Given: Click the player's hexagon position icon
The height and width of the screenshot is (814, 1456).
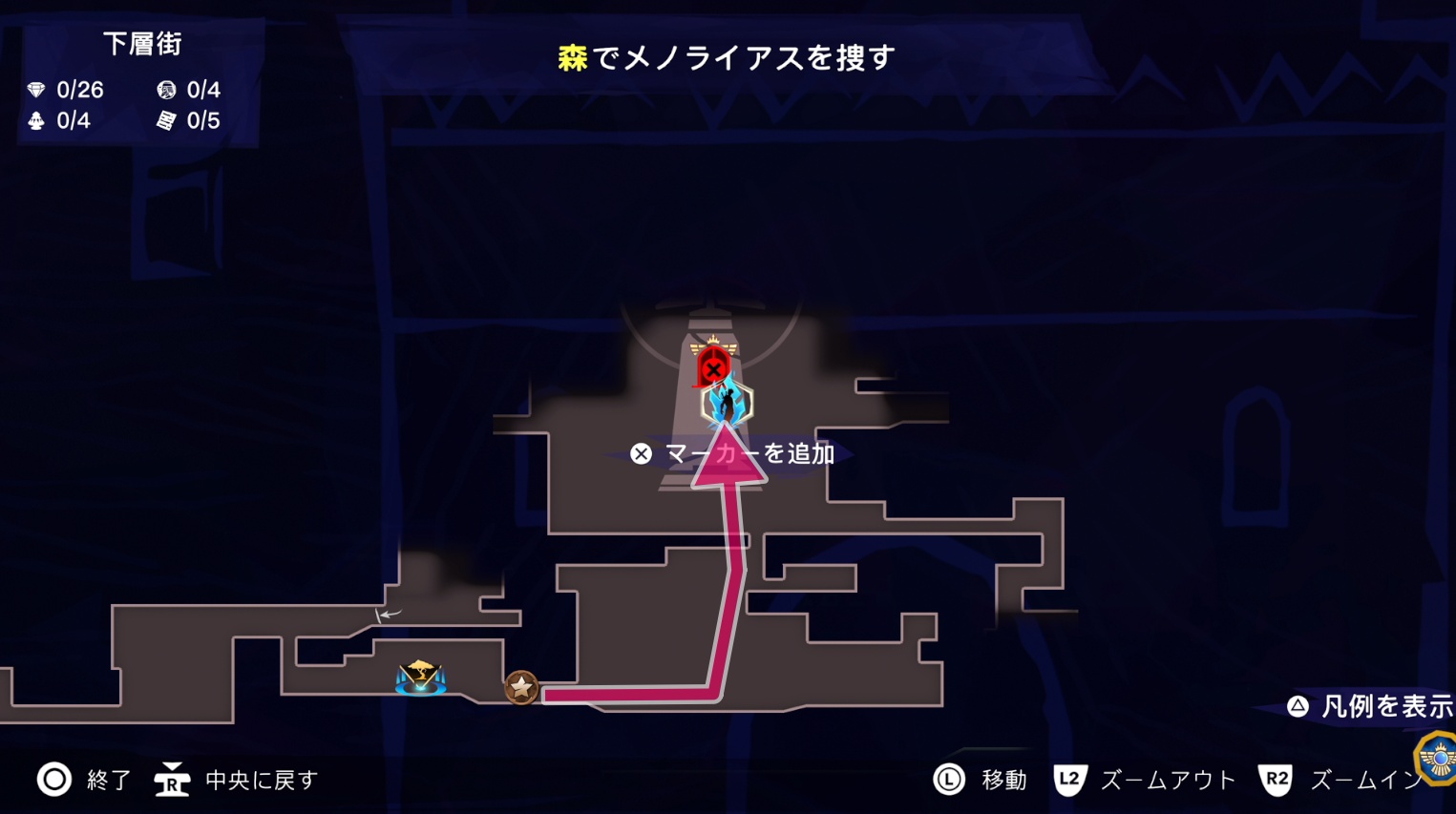Looking at the screenshot, I should 727,404.
